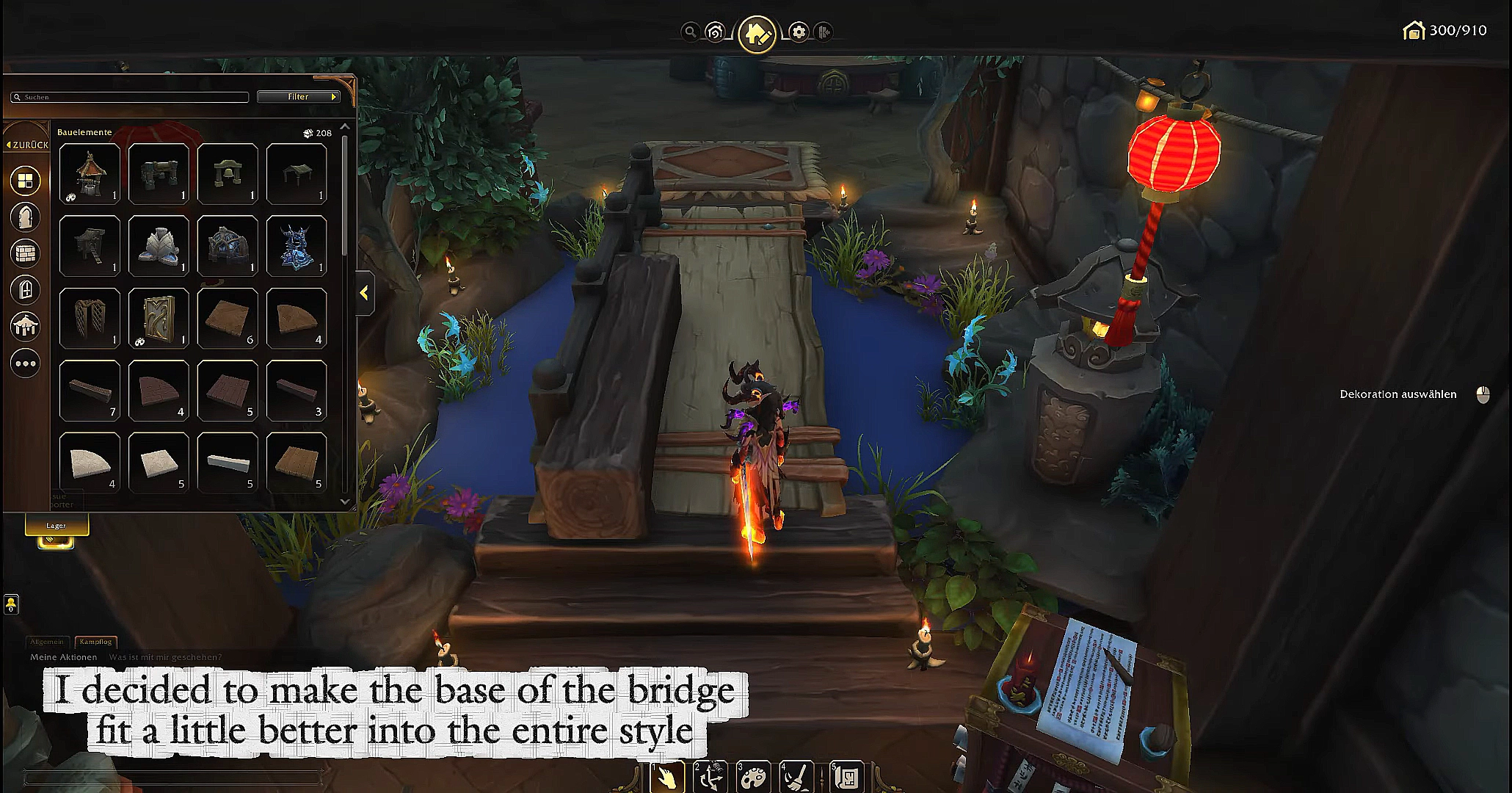Select the well with roof item
The height and width of the screenshot is (793, 1512).
(90, 174)
